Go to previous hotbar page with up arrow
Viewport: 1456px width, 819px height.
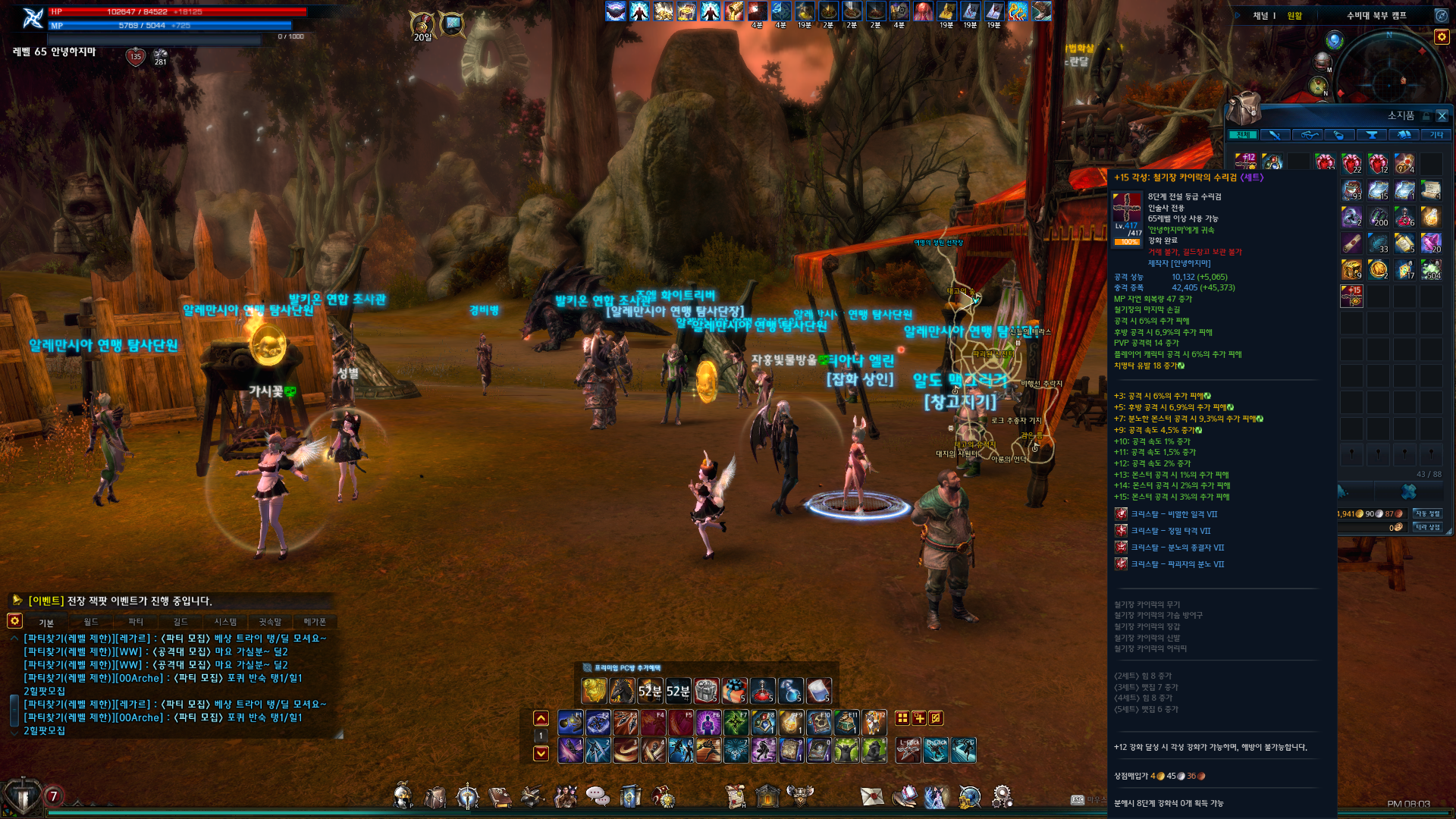coord(541,718)
